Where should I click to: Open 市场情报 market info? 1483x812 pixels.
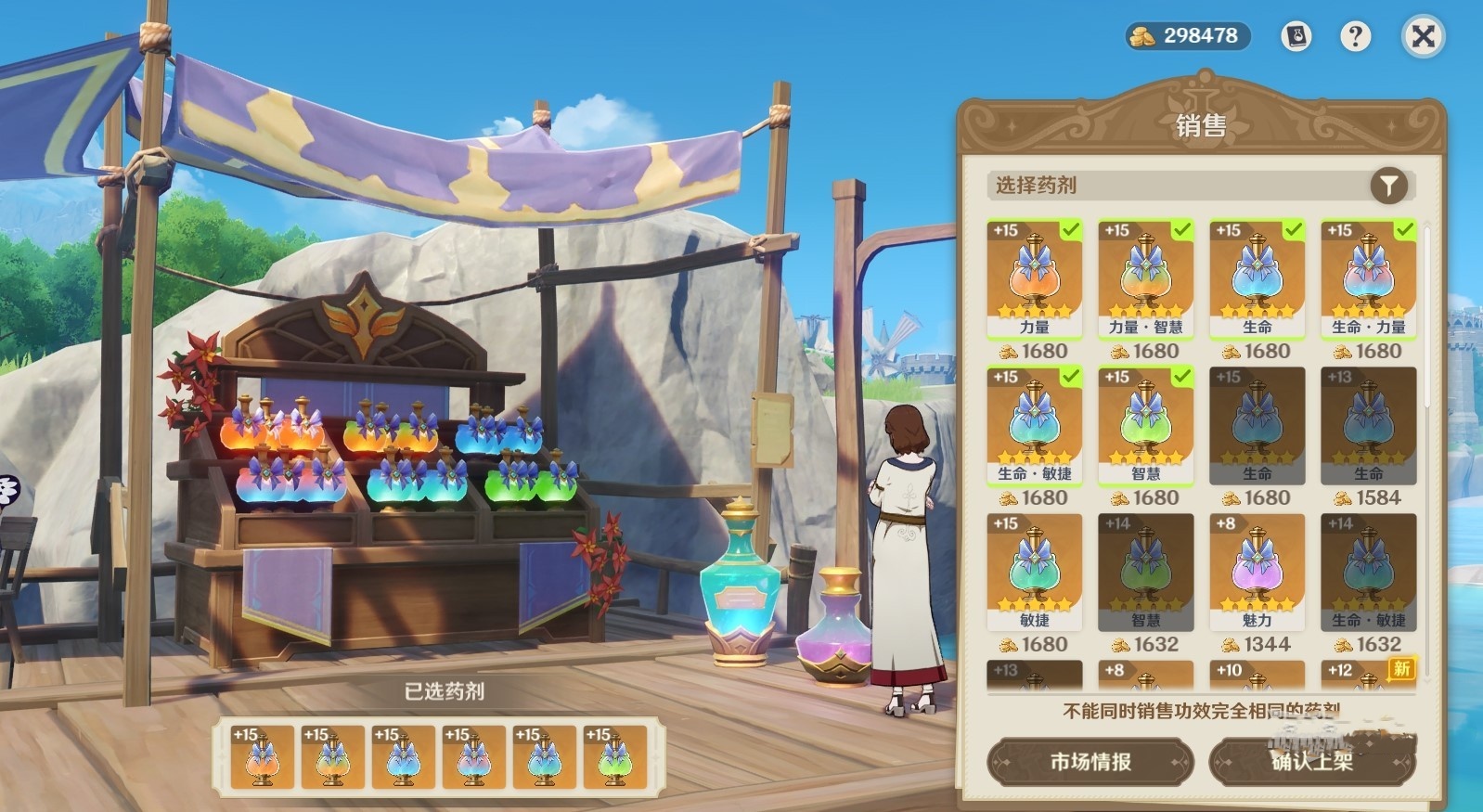coord(1090,762)
